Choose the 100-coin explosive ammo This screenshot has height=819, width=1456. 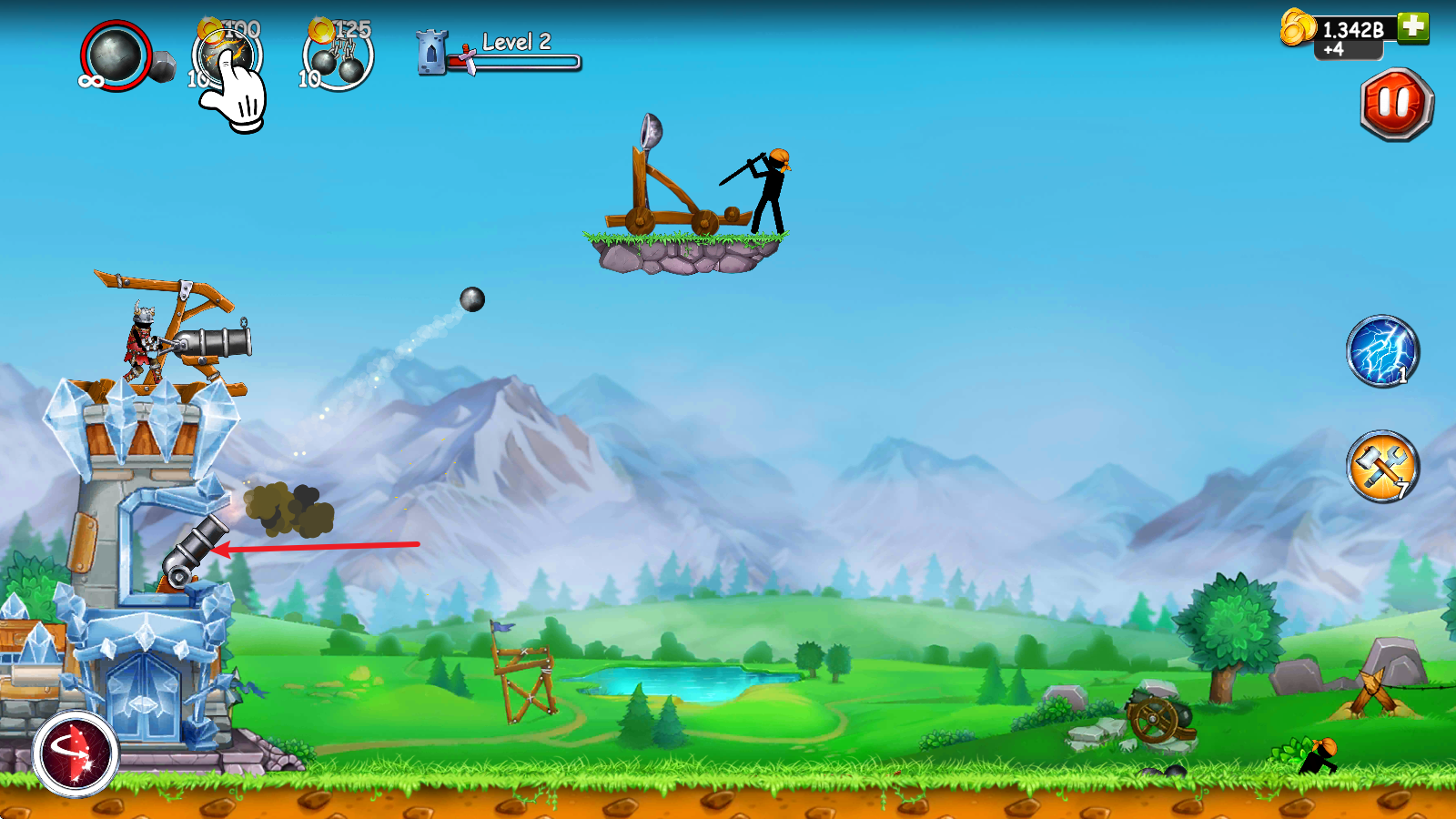click(x=227, y=56)
